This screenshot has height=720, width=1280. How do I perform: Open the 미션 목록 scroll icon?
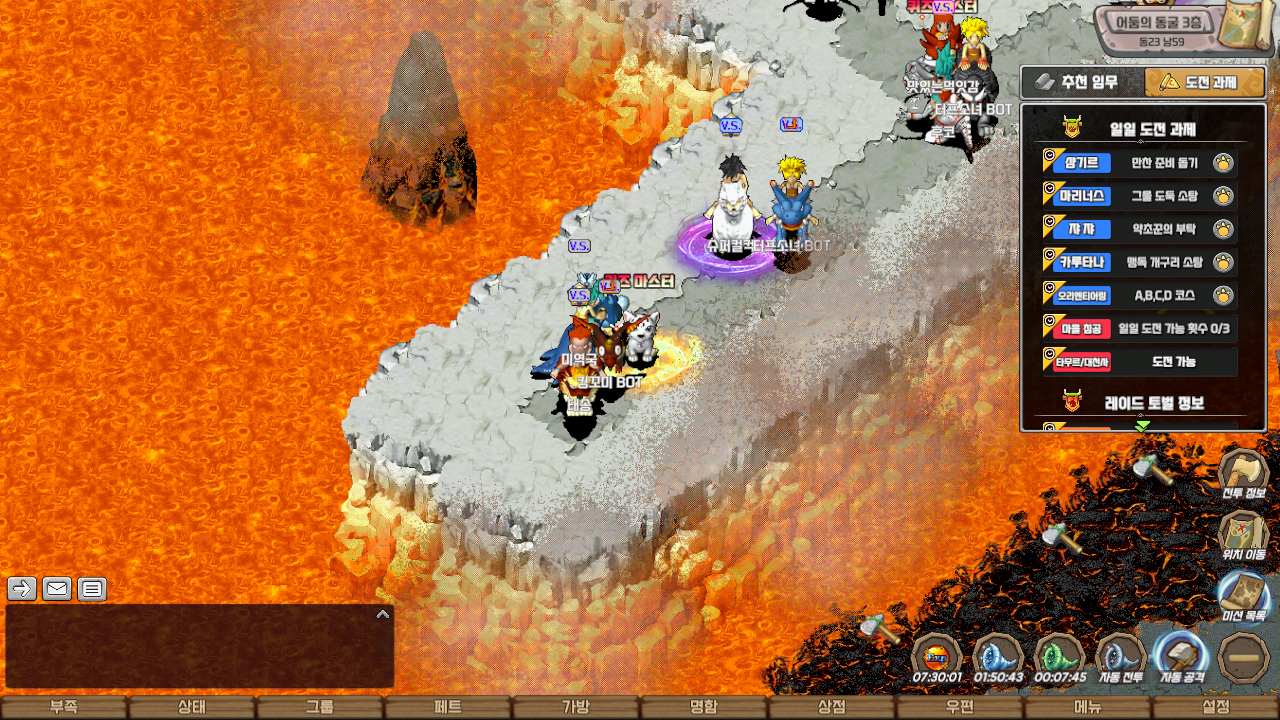click(x=1243, y=595)
